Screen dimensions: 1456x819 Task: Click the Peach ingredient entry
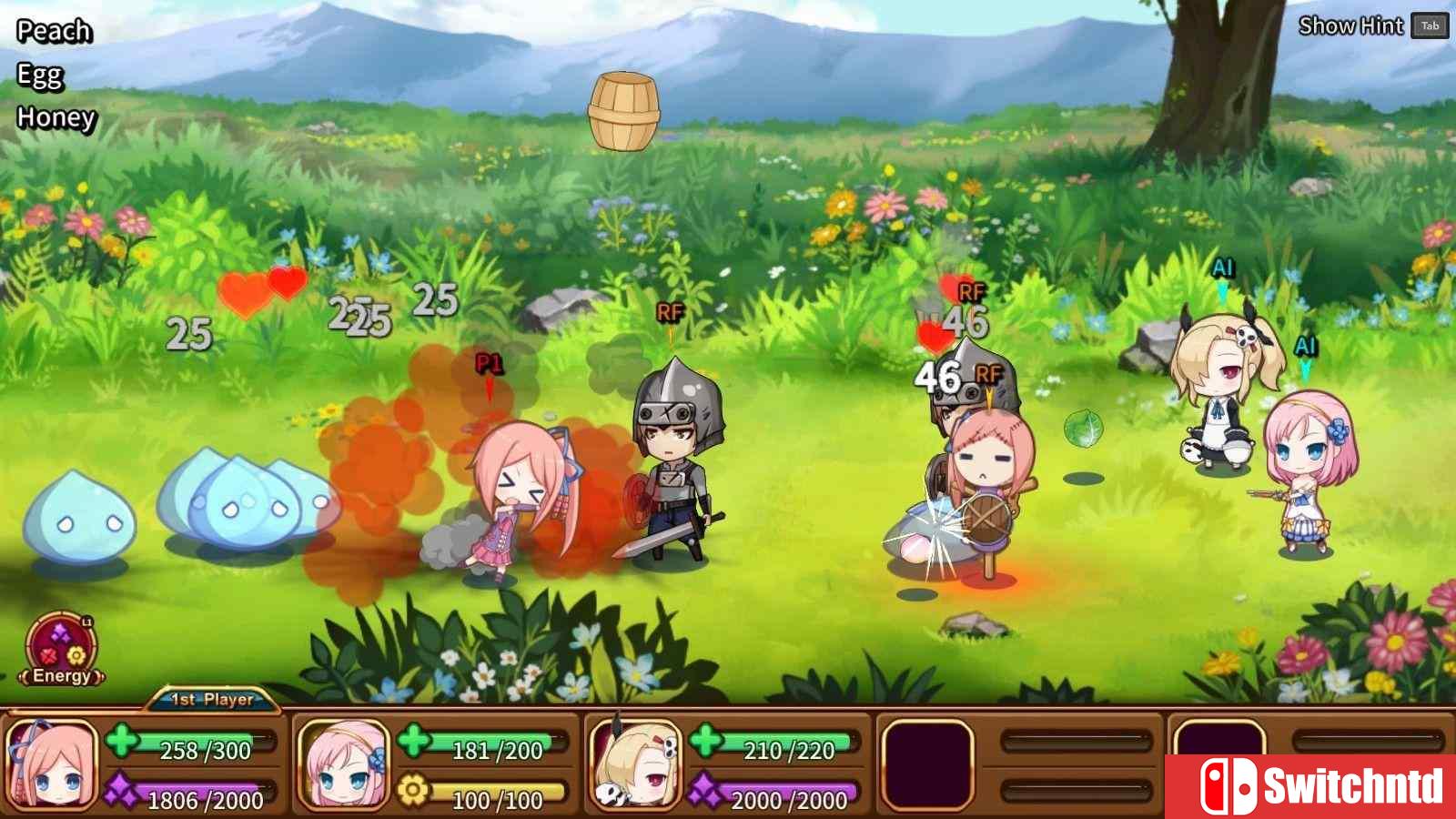pos(54,31)
